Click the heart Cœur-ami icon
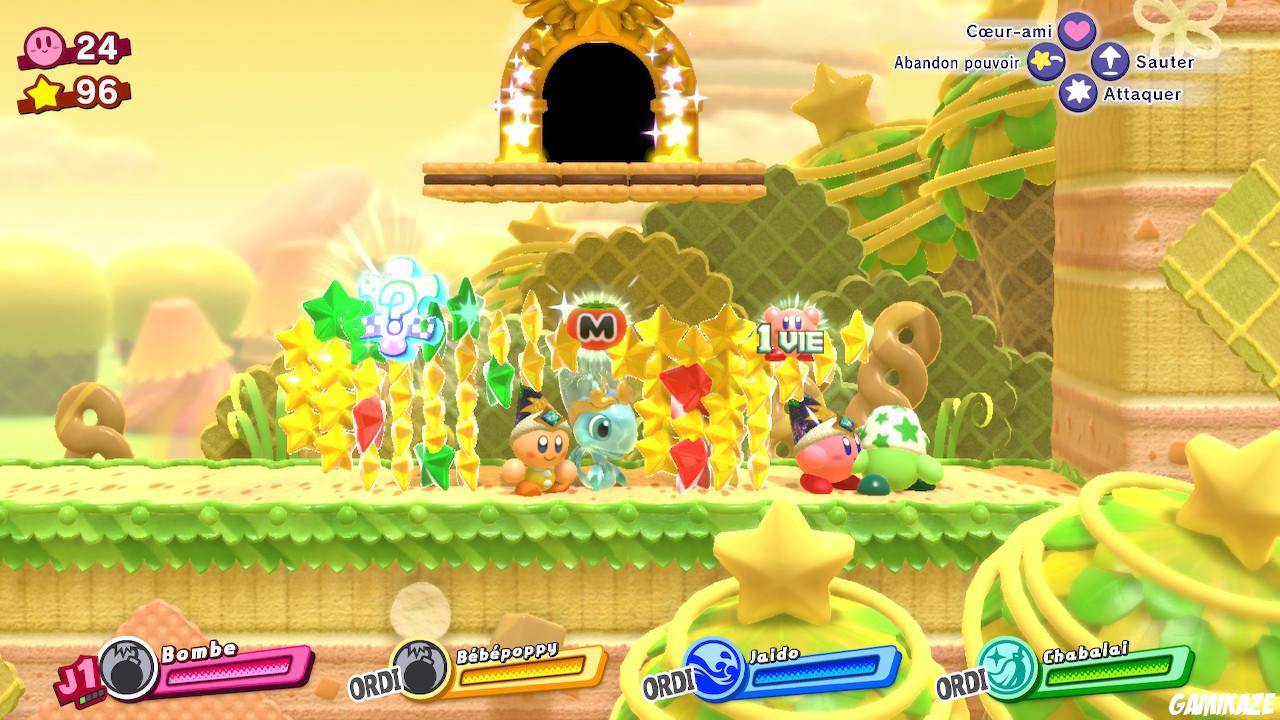This screenshot has width=1280, height=720. 1078,30
